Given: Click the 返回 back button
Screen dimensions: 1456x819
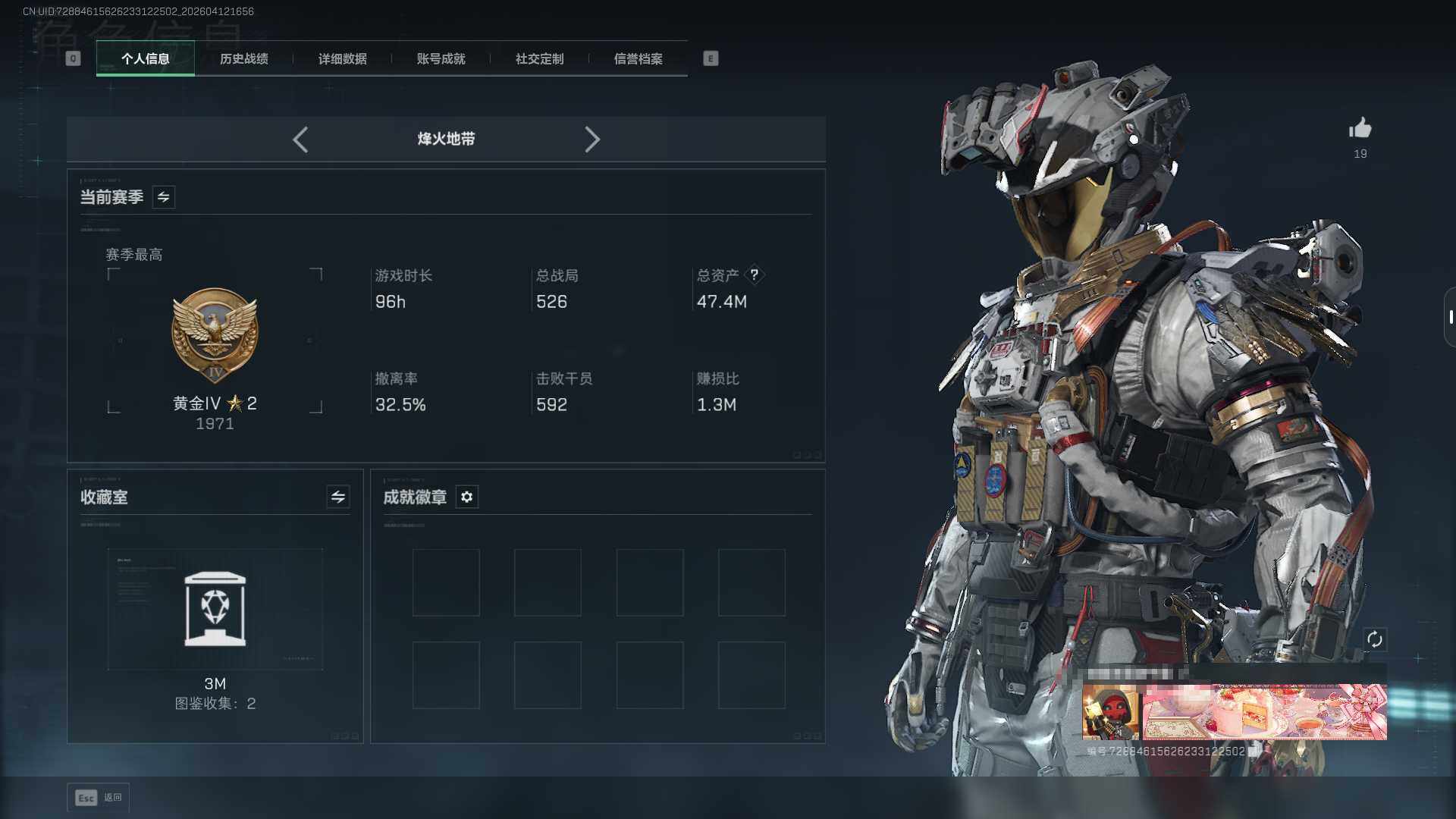Looking at the screenshot, I should 99,798.
